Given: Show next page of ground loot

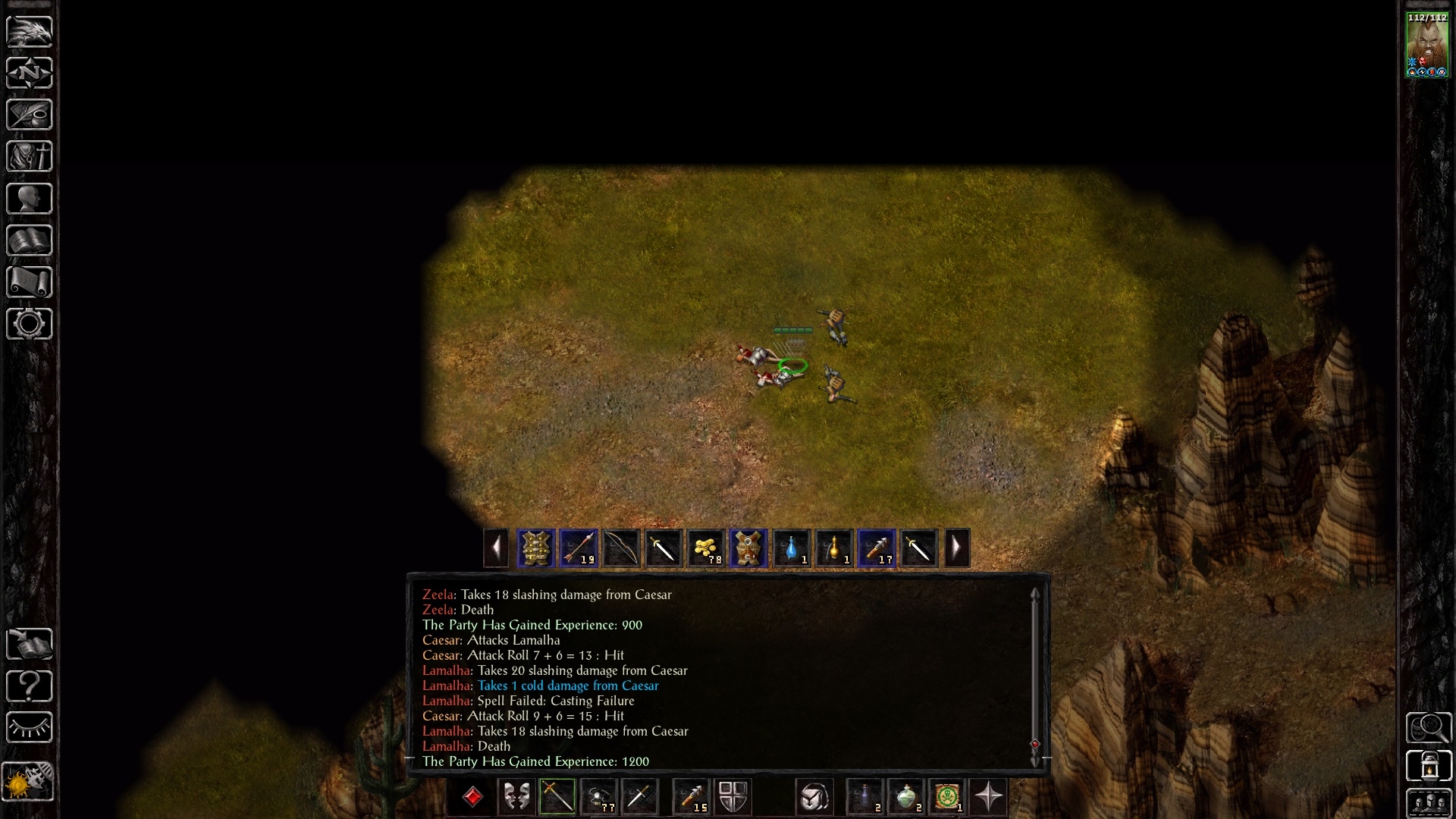Looking at the screenshot, I should (x=956, y=548).
